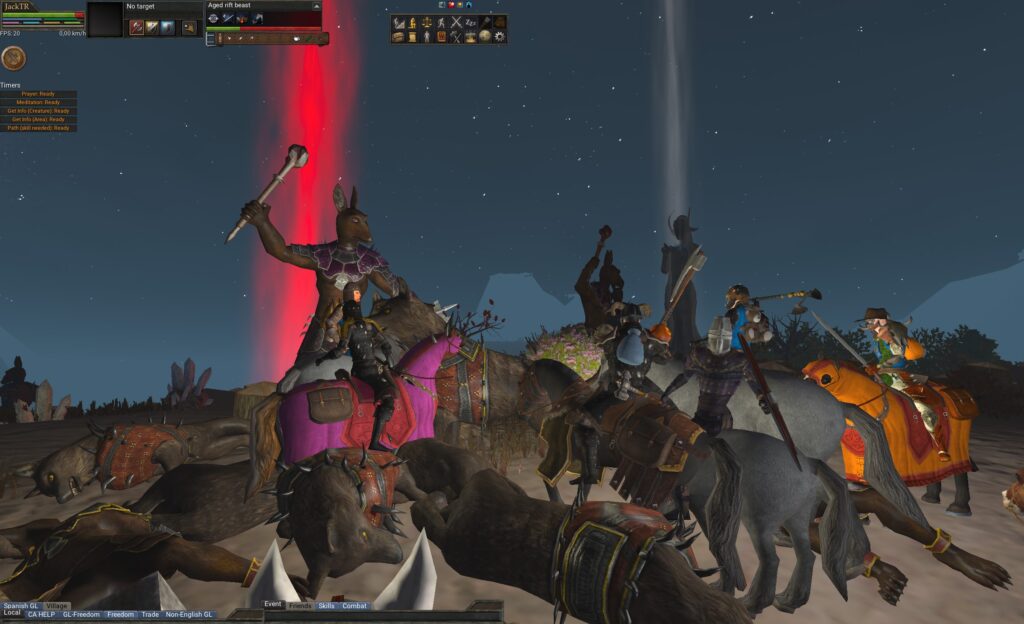
Task: Switch to the CA HELP chat tab
Action: click(40, 614)
